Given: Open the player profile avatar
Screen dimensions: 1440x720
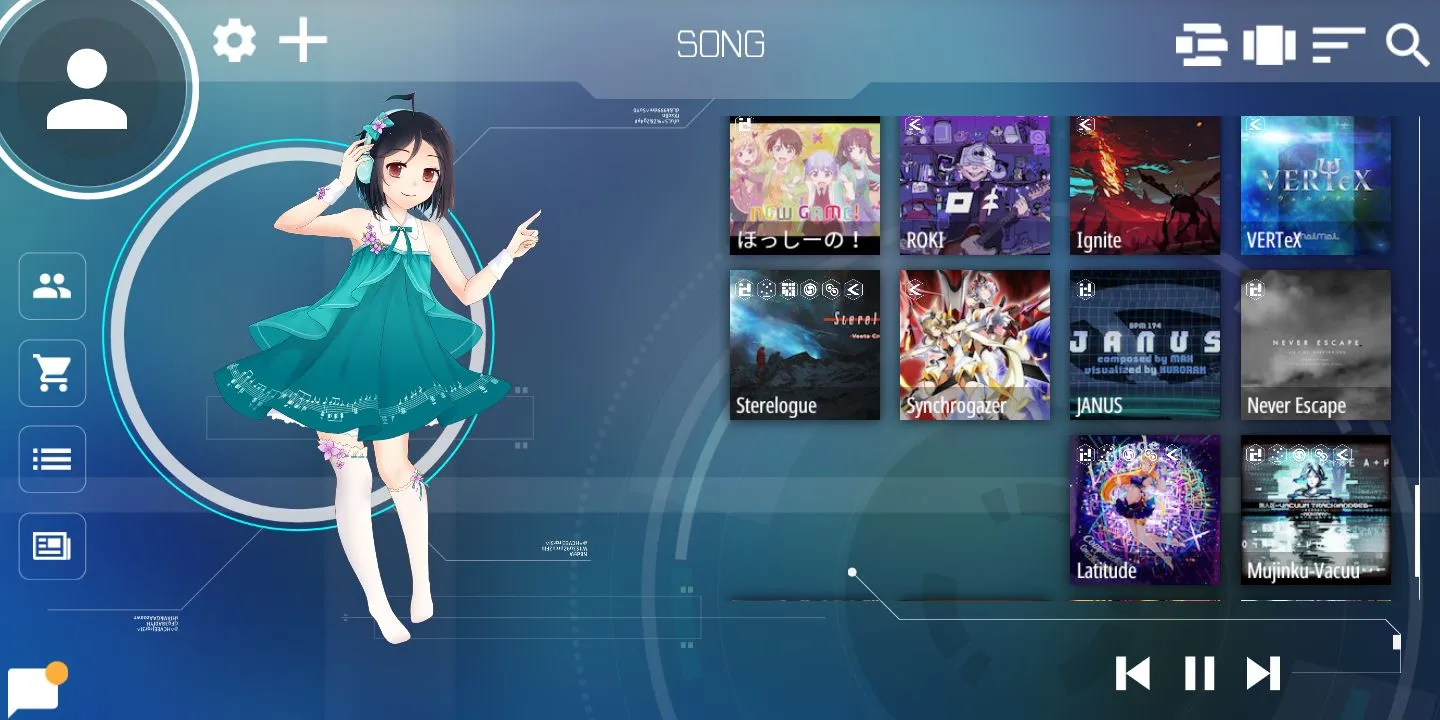Looking at the screenshot, I should 88,90.
